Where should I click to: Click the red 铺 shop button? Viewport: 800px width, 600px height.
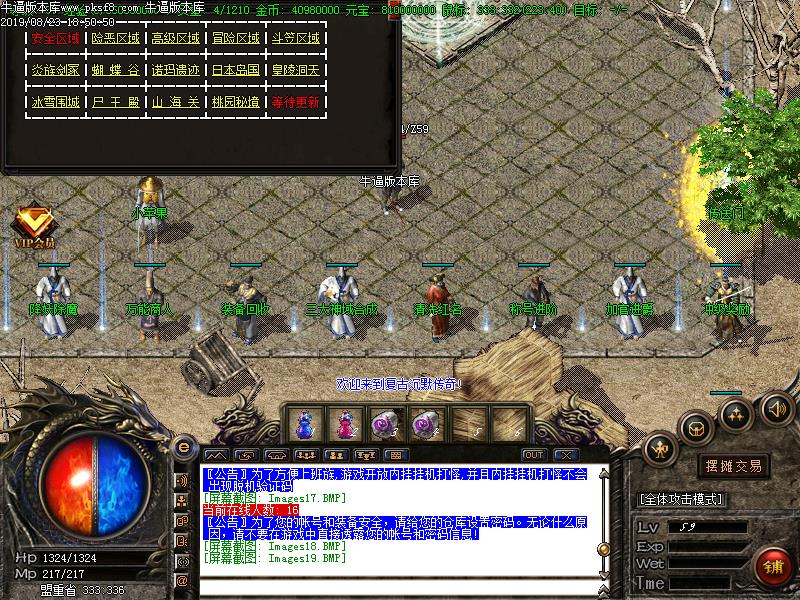(x=772, y=565)
